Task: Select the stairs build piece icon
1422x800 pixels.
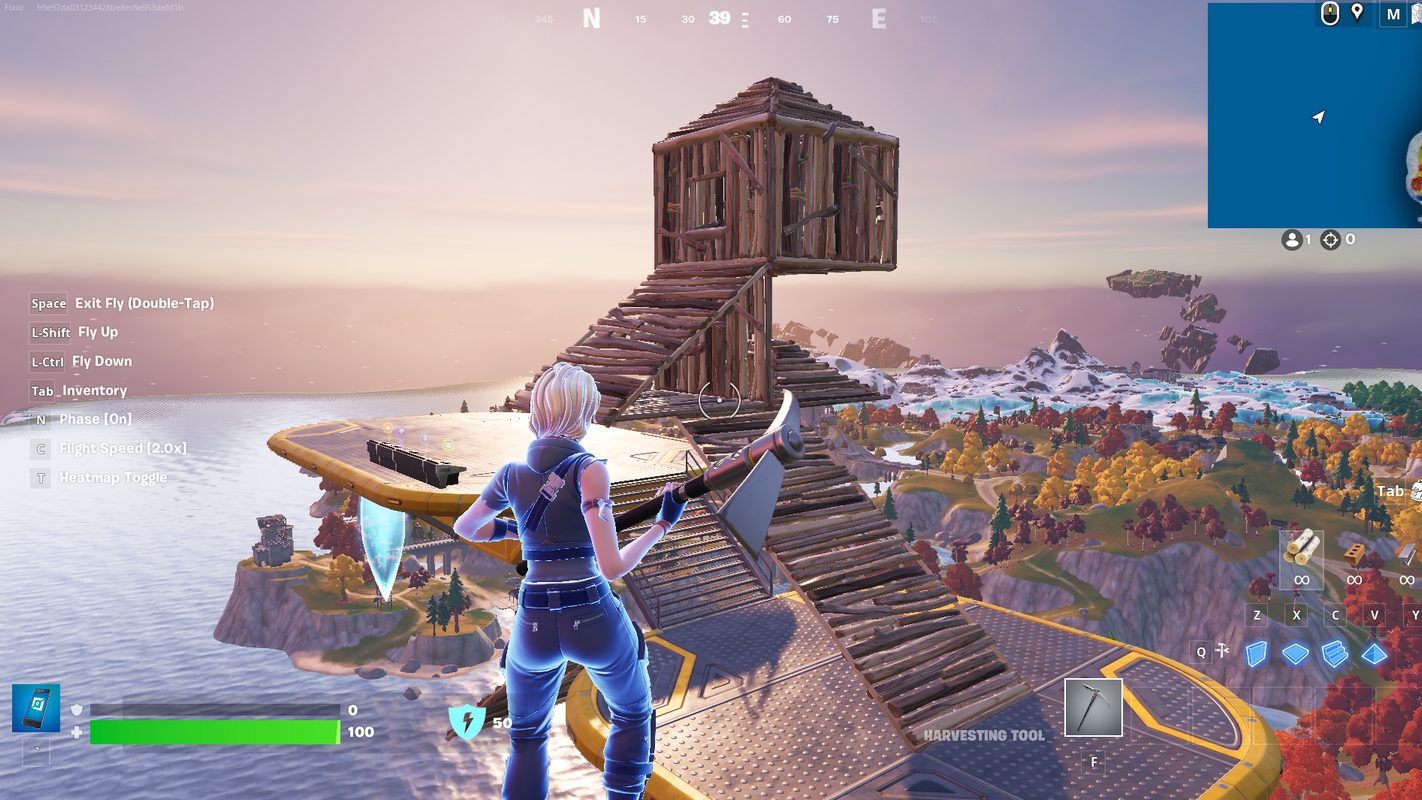Action: coord(1334,652)
